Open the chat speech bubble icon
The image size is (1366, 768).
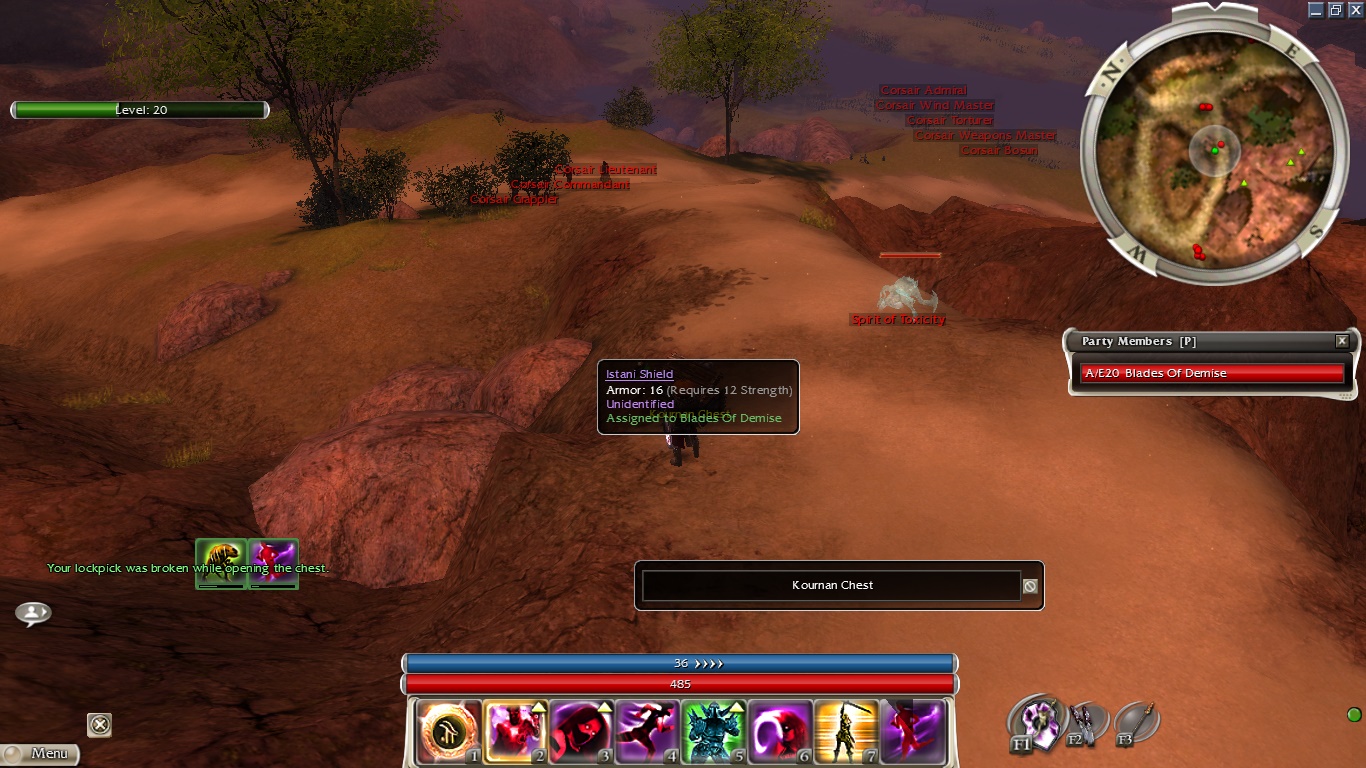pos(33,613)
